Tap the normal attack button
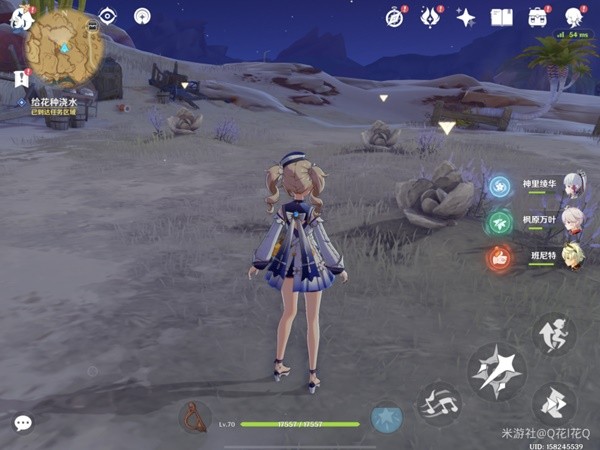This screenshot has width=600, height=450. (x=497, y=371)
